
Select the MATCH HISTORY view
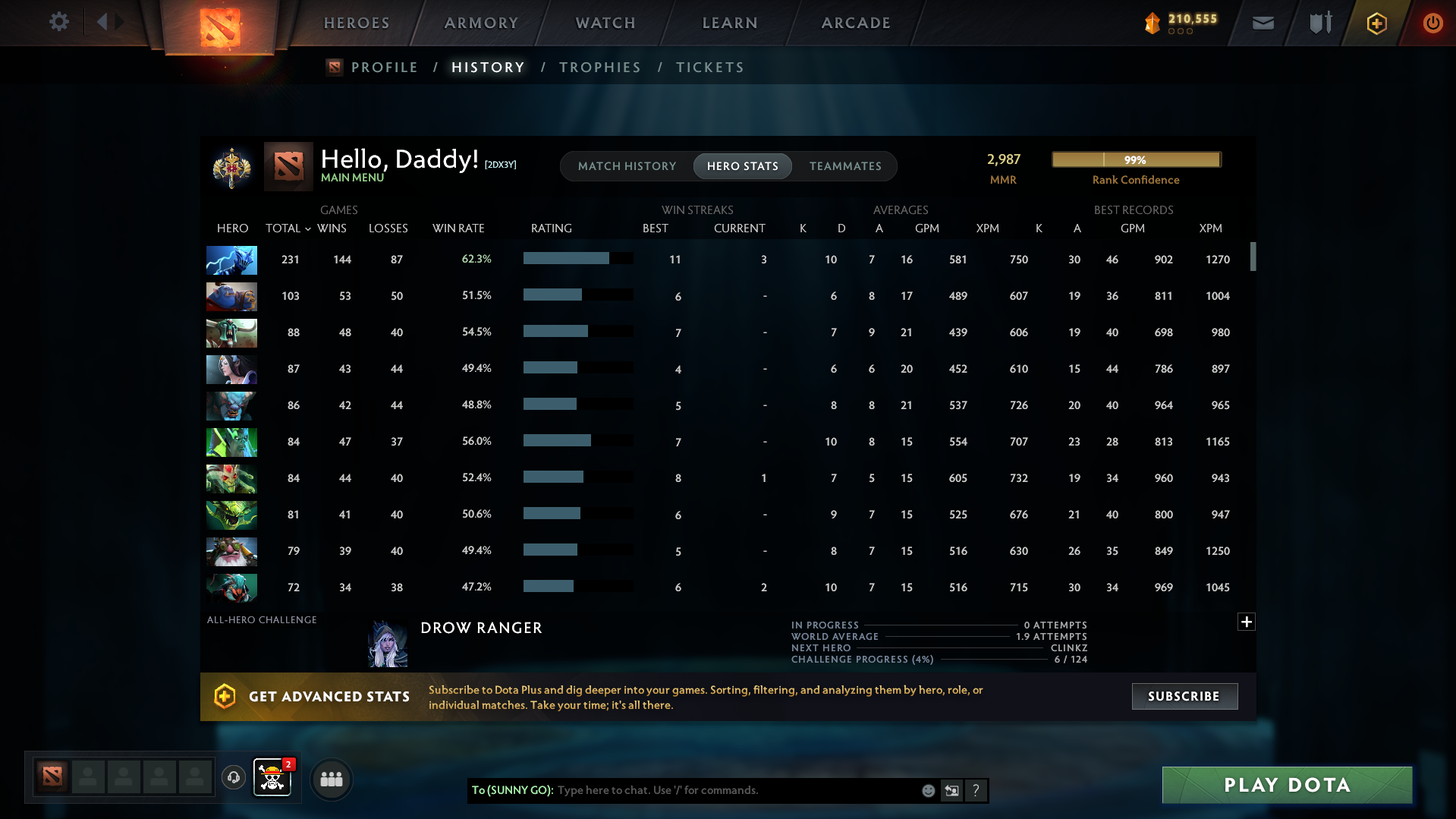point(627,165)
